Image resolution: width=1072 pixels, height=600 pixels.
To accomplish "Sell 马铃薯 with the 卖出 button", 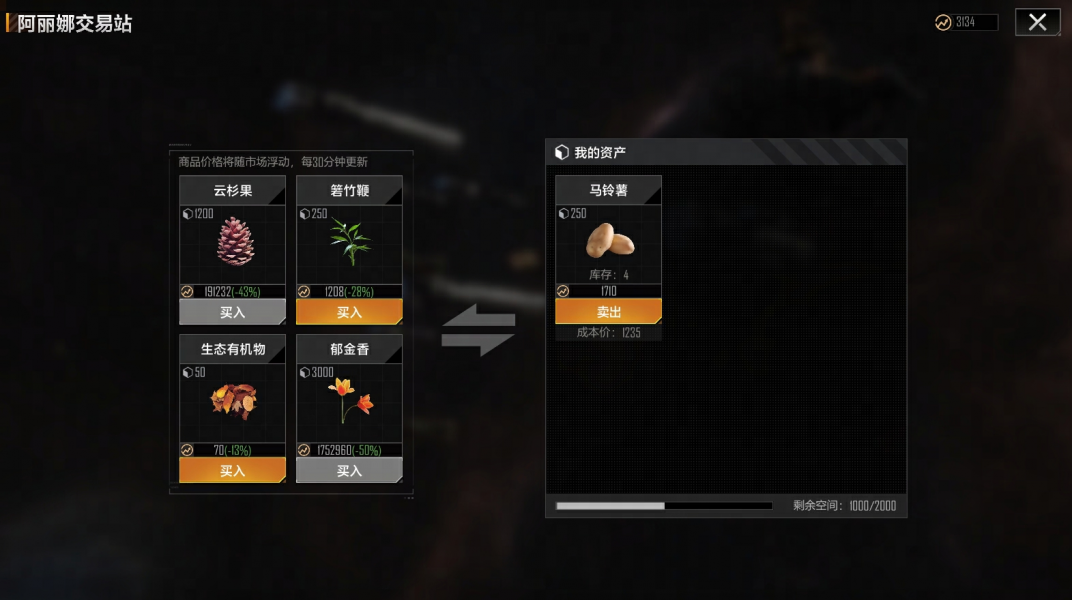I will pos(608,311).
